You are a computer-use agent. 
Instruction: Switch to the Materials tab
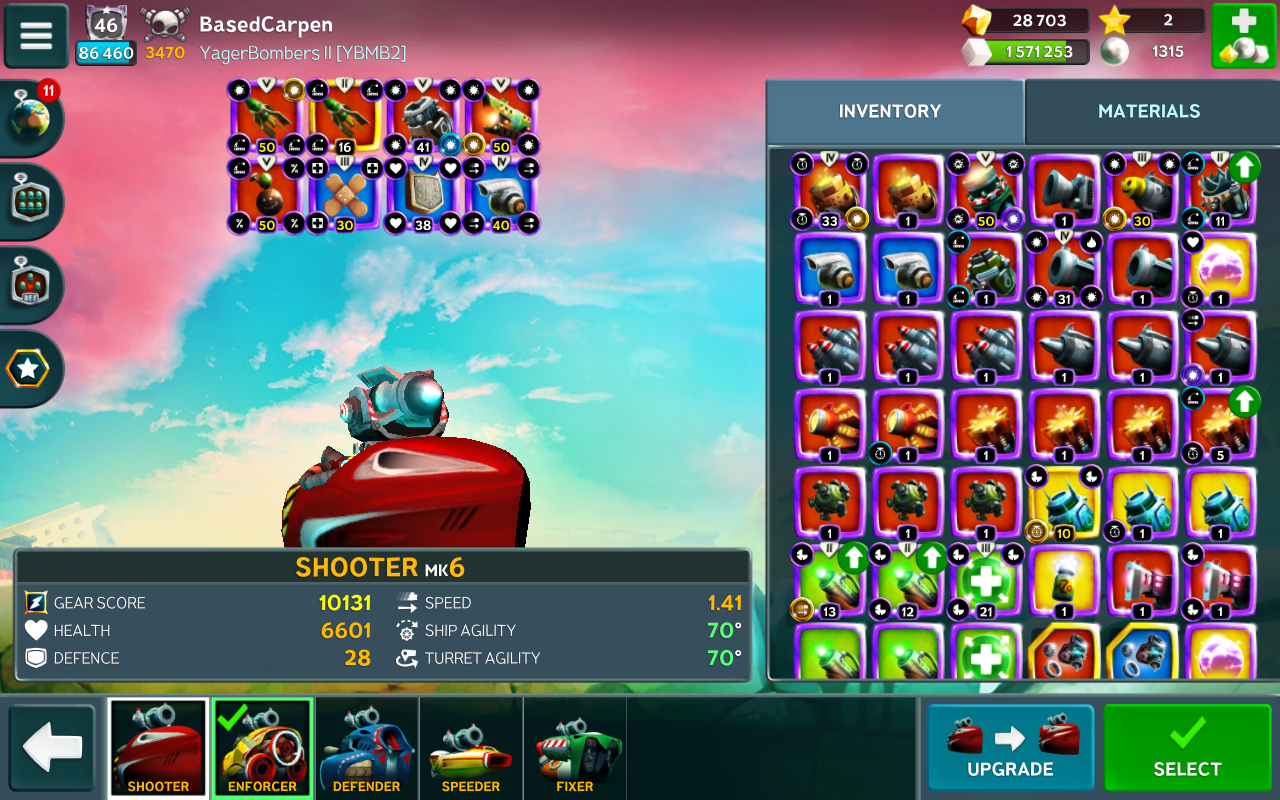click(x=1148, y=111)
